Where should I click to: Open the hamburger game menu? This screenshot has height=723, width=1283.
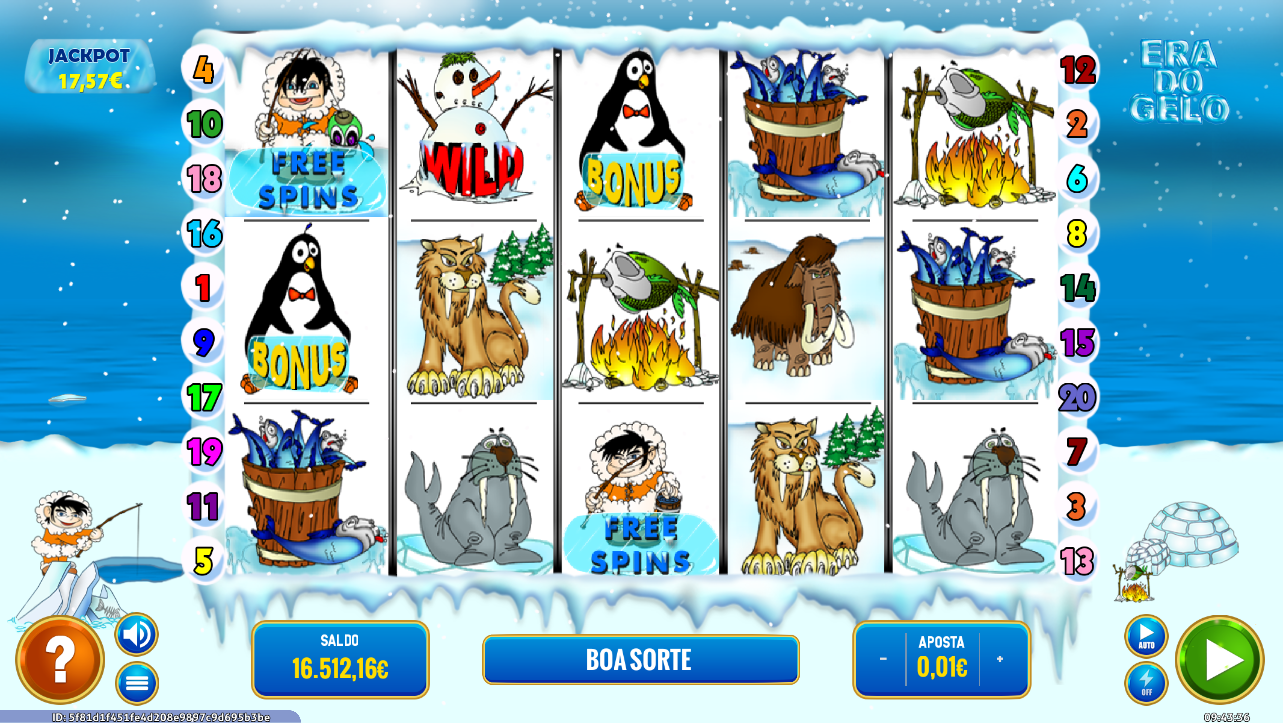136,682
